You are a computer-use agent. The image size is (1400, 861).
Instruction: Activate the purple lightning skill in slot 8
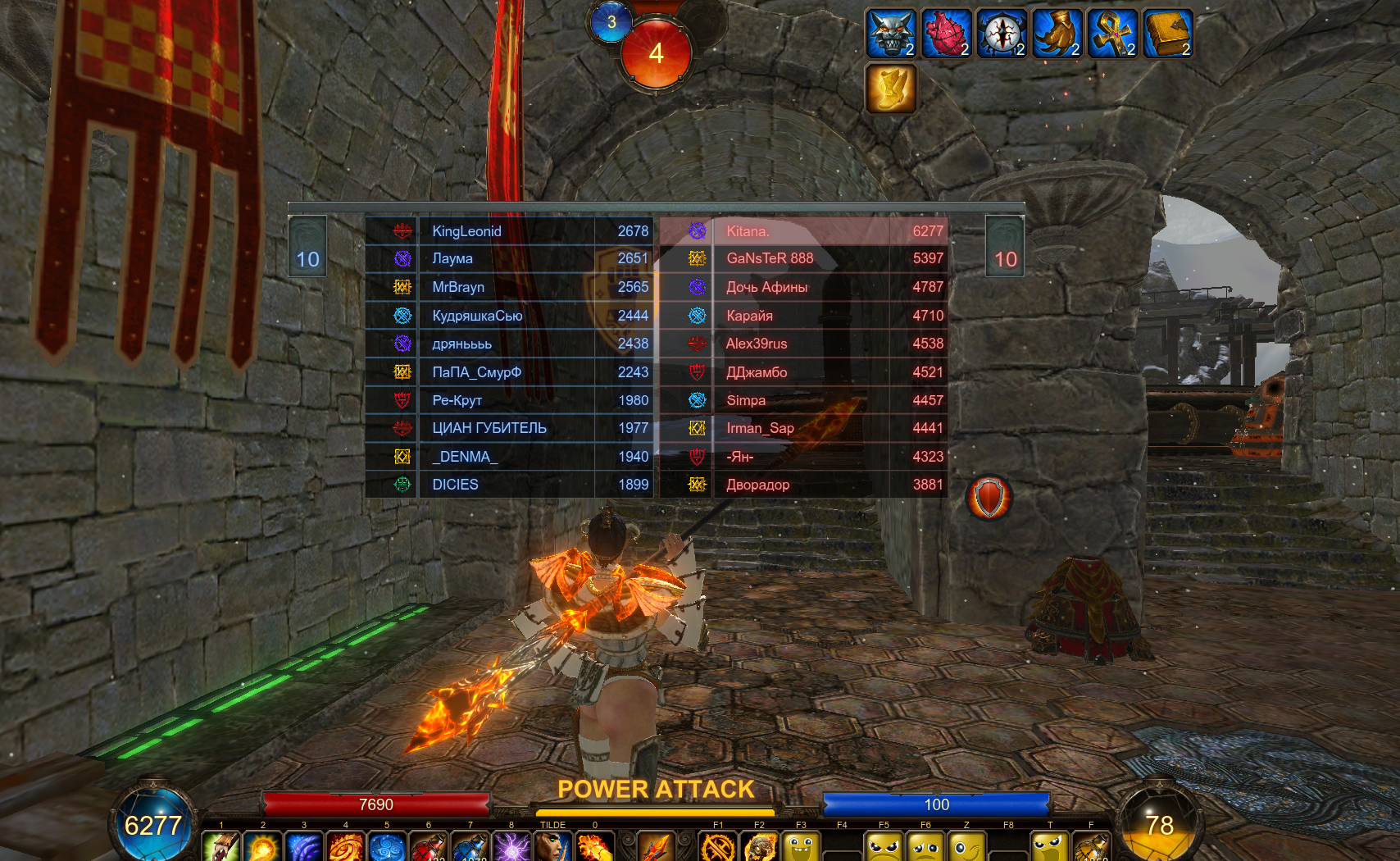pyautogui.click(x=511, y=848)
